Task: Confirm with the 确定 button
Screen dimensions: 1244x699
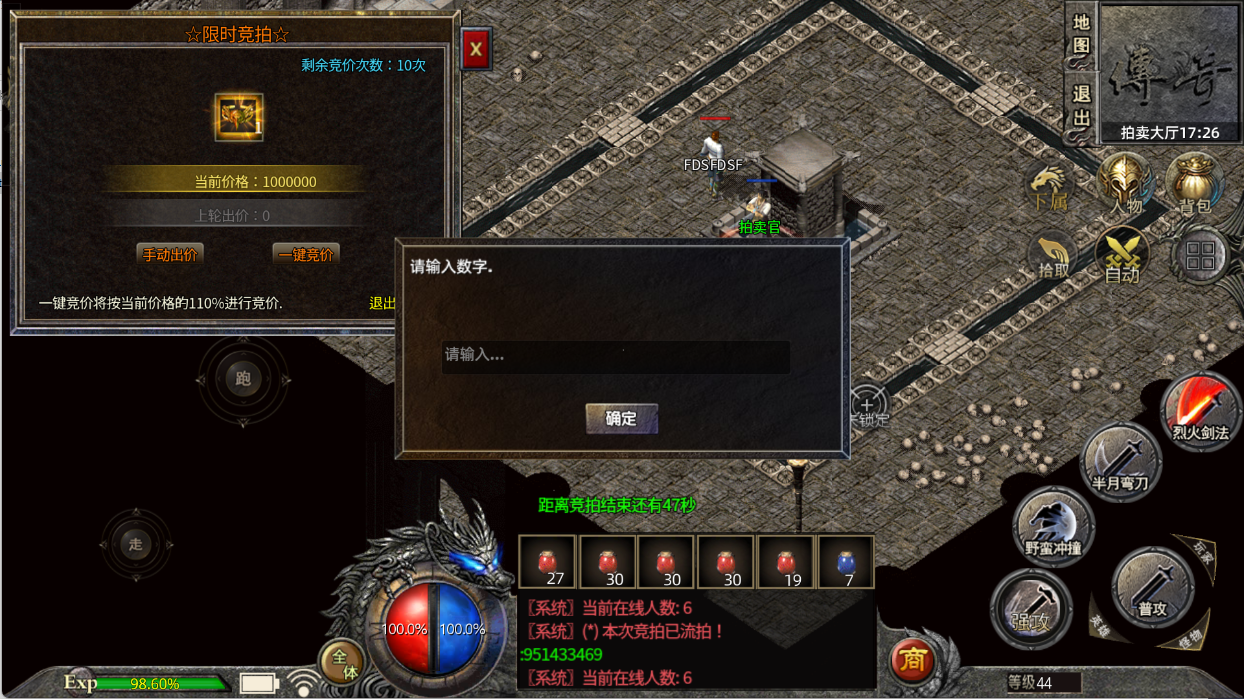Action: [621, 418]
